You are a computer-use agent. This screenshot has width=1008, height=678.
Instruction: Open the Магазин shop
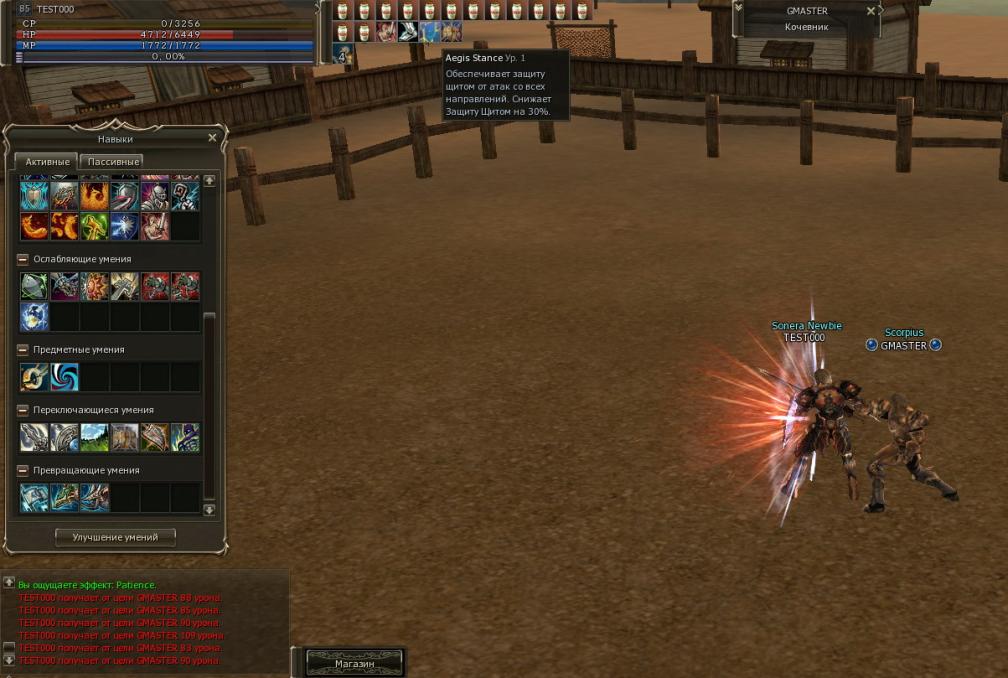tap(355, 663)
